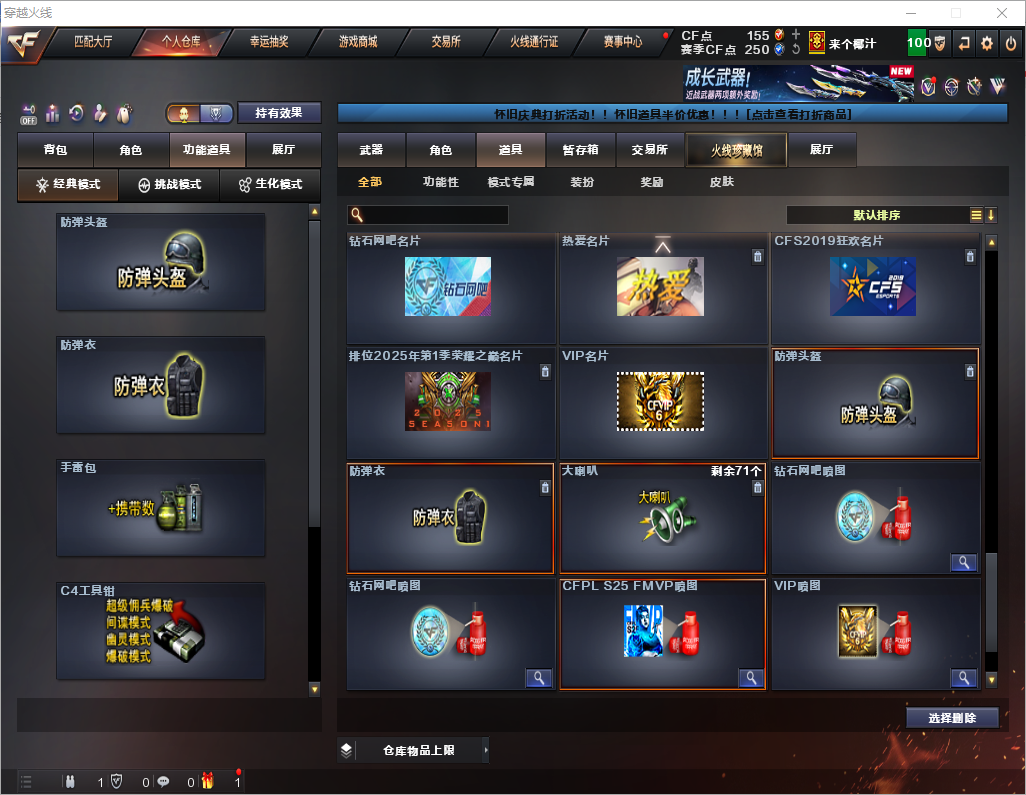Go to the 幸运抽奖 lucky draw page
This screenshot has width=1026, height=795.
[268, 43]
